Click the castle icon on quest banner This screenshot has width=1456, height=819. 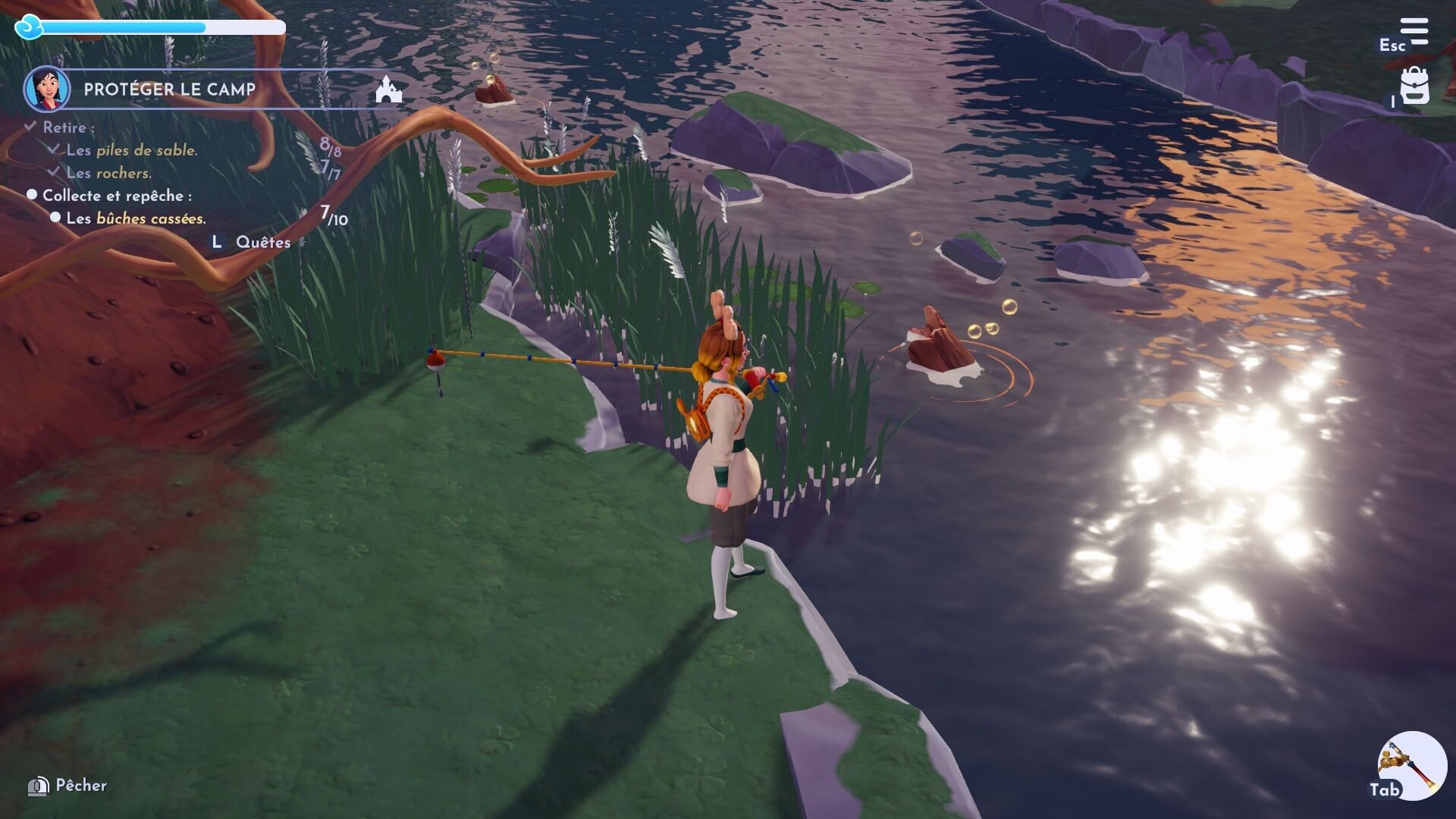click(389, 89)
